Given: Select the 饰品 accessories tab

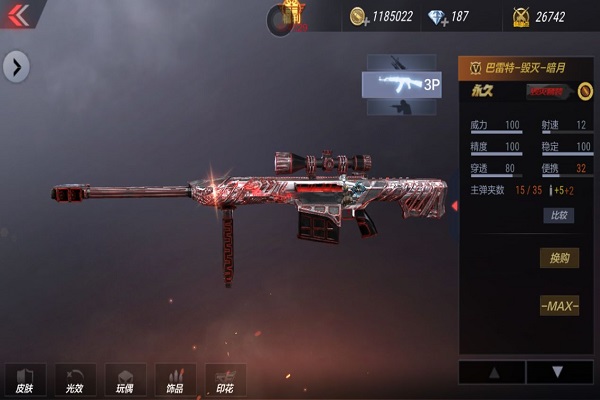Looking at the screenshot, I should point(175,380).
